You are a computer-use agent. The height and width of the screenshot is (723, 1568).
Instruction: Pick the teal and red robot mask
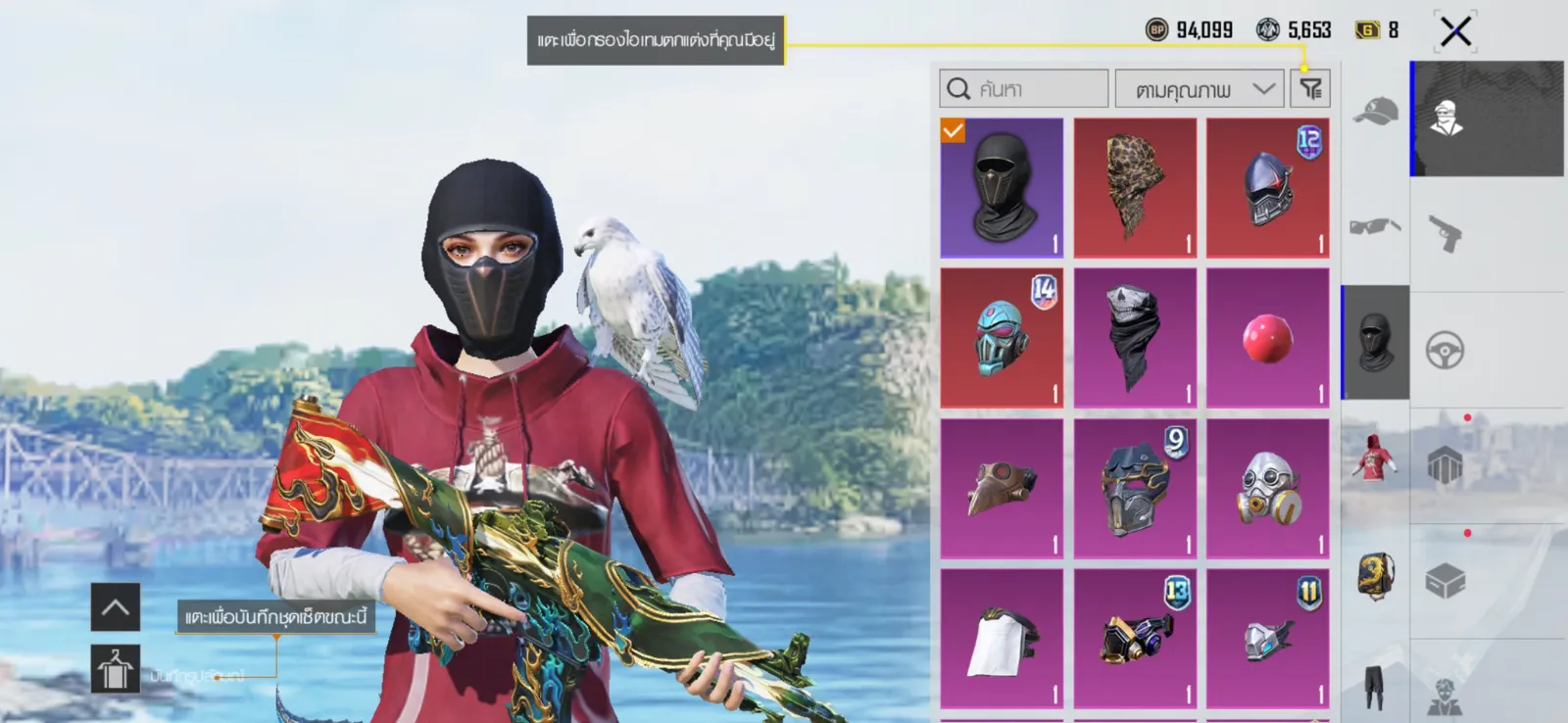point(1002,337)
